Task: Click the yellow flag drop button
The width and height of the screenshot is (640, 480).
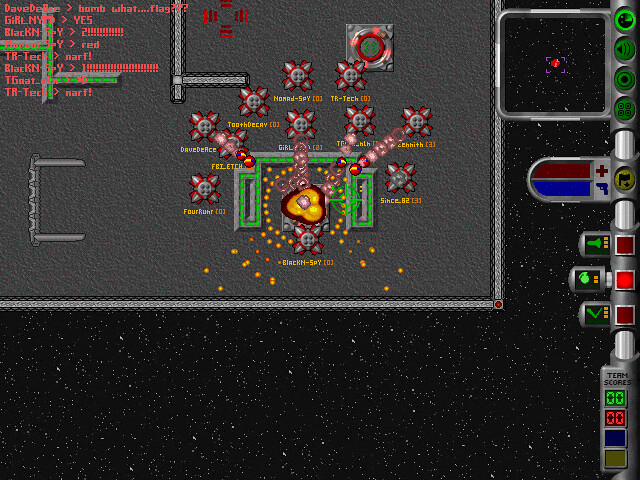Action: point(625,179)
